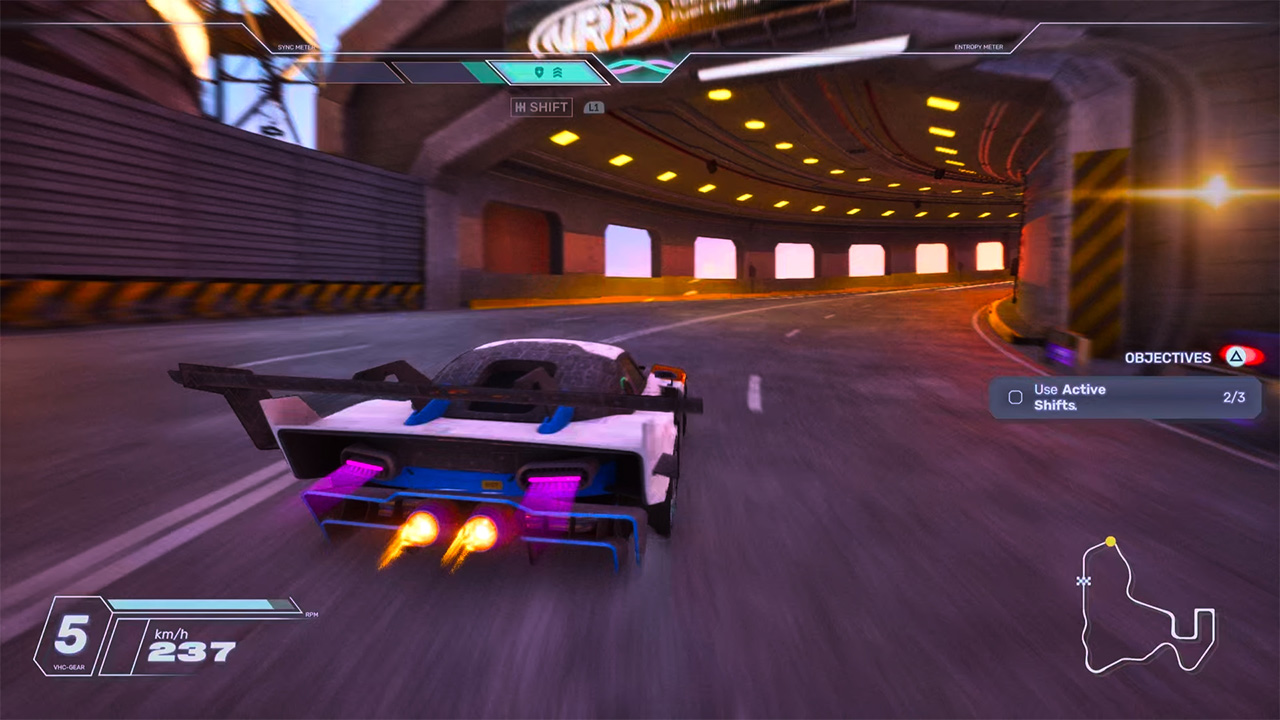1280x720 pixels.
Task: Expand the OBJECTIVES panel header
Action: coord(1167,357)
